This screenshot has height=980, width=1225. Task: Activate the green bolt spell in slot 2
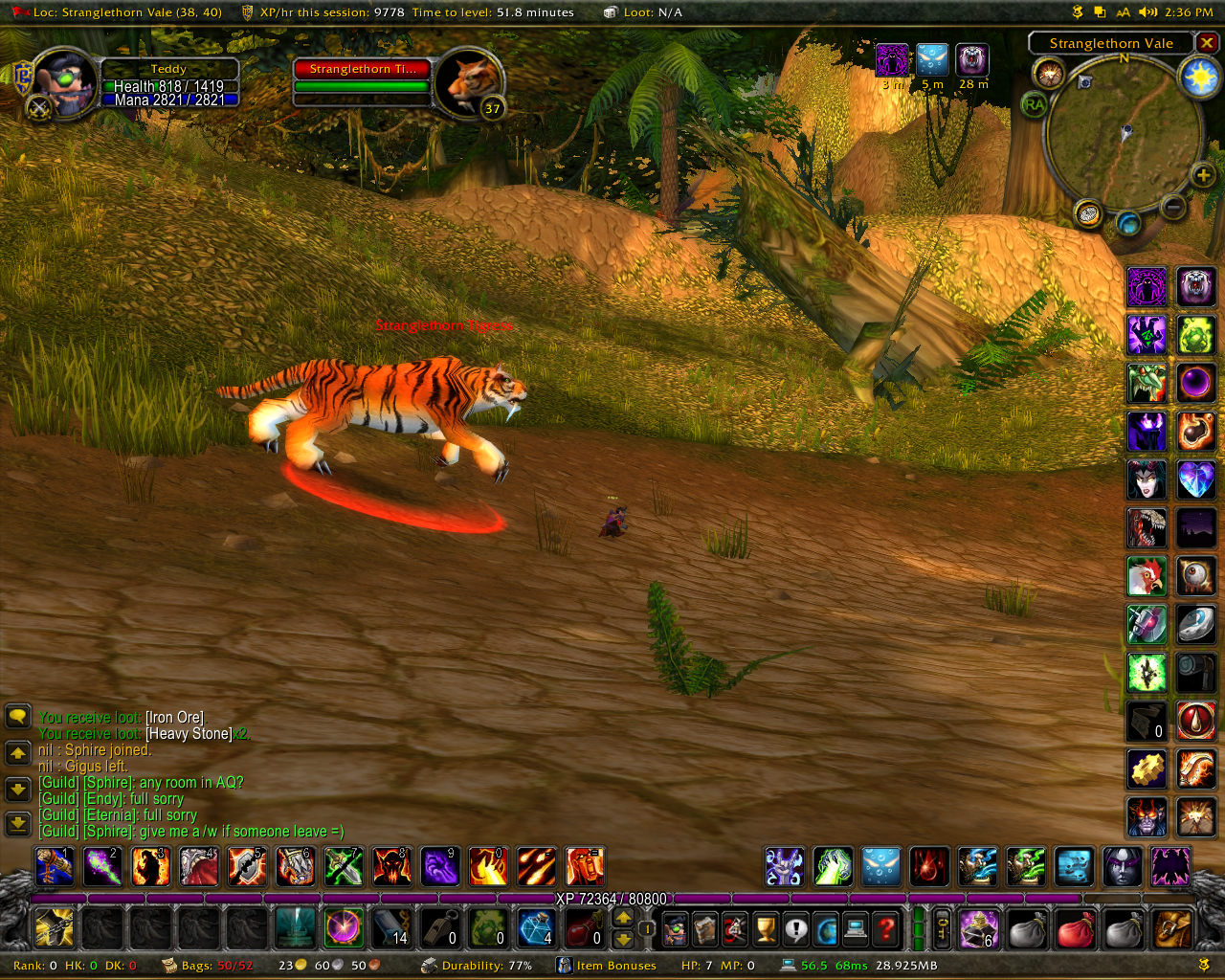(x=102, y=867)
